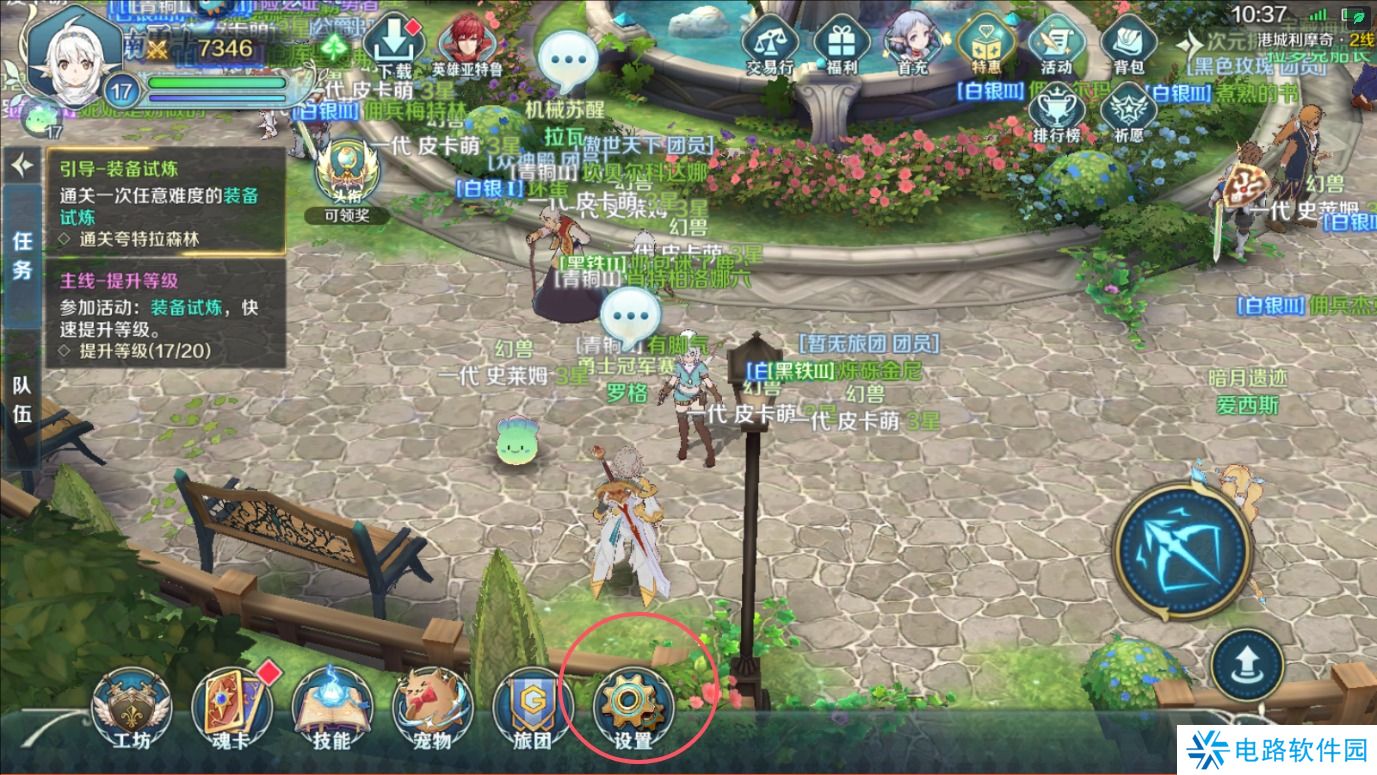Open the 宠物 pet menu
Screen dimensions: 1377x775
[432, 708]
